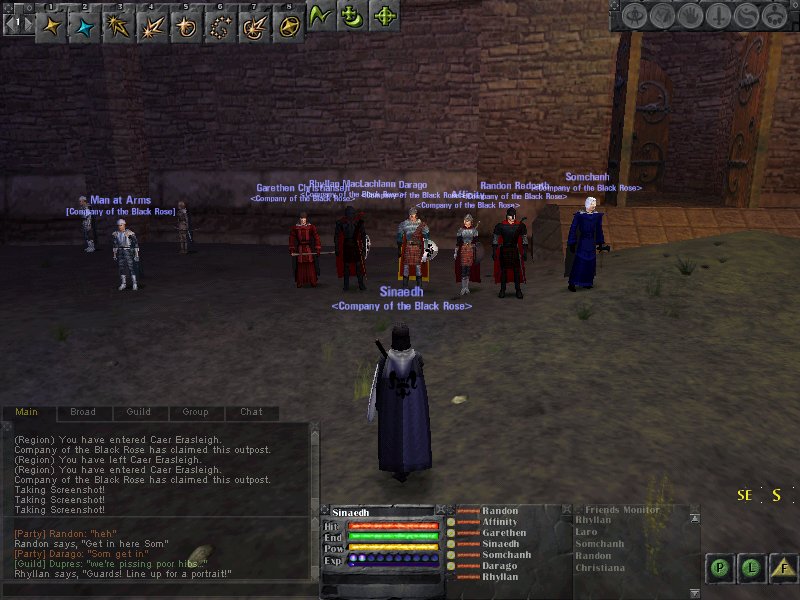Click the green lightning bolt hotbar icon
This screenshot has width=800, height=600.
coord(320,17)
